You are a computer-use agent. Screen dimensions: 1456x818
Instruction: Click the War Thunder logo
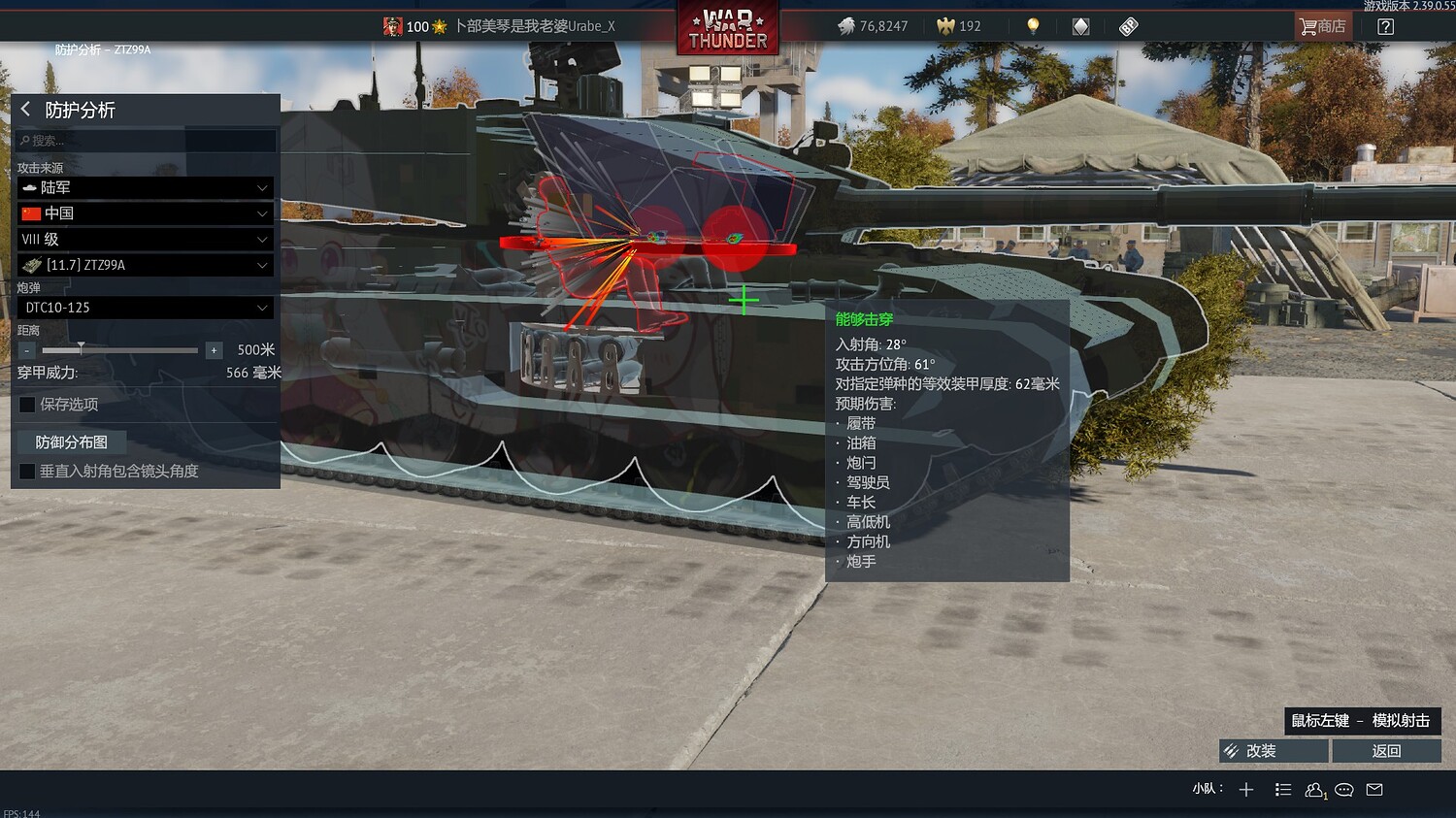click(726, 29)
